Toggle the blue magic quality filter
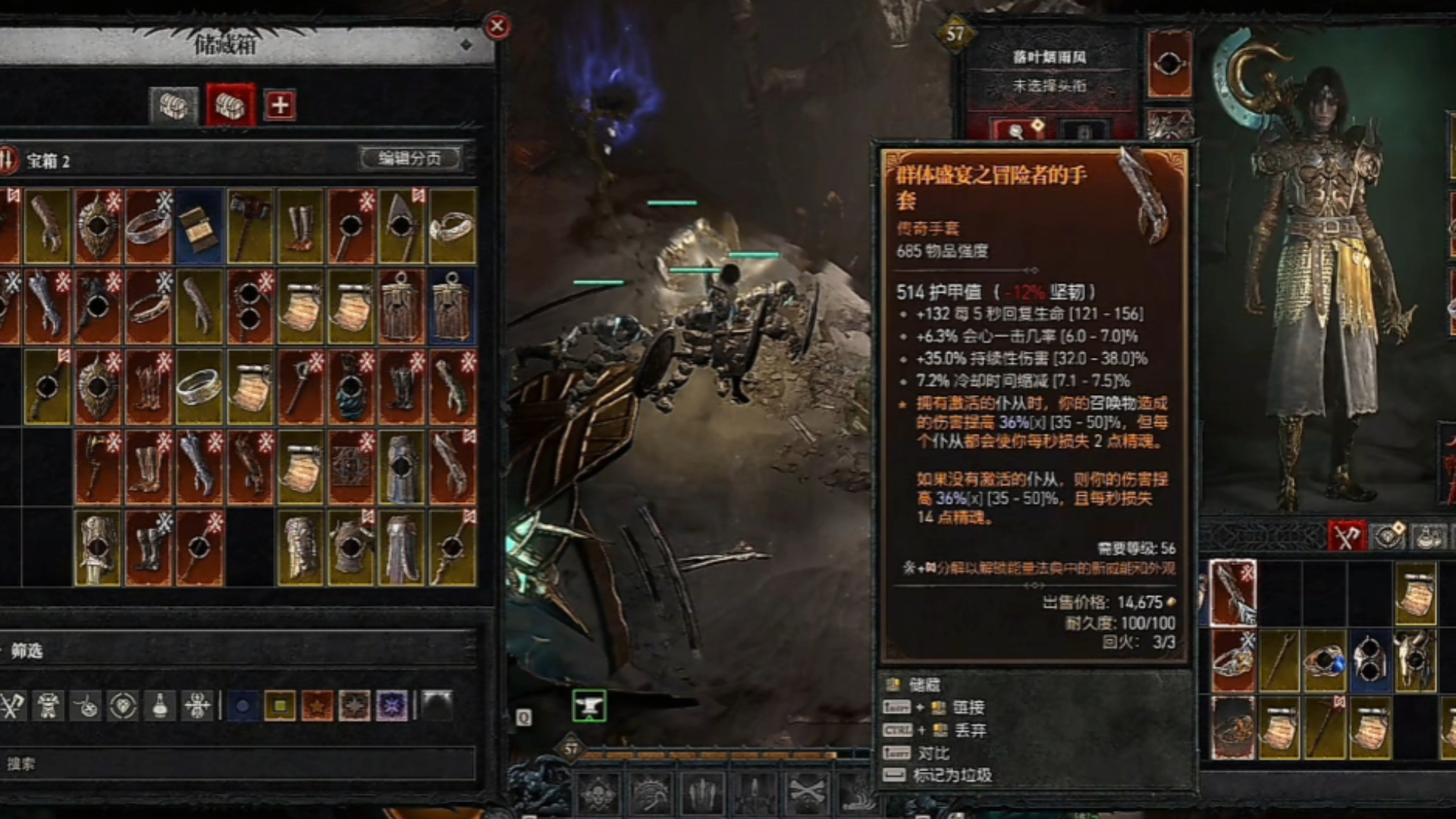Screen dimensions: 1456x819 tap(243, 704)
